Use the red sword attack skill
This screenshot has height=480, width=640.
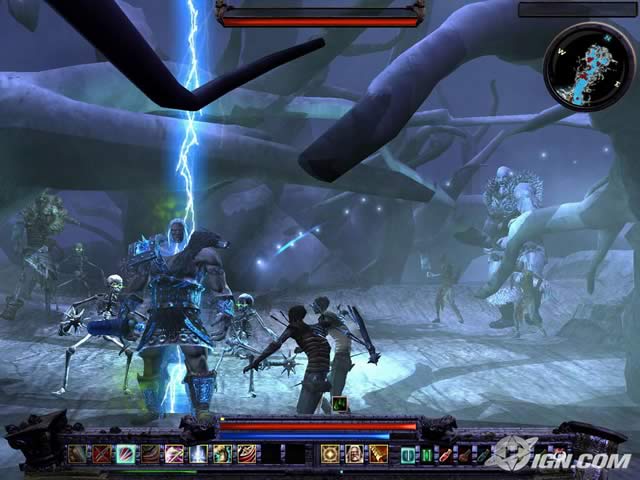(101, 454)
